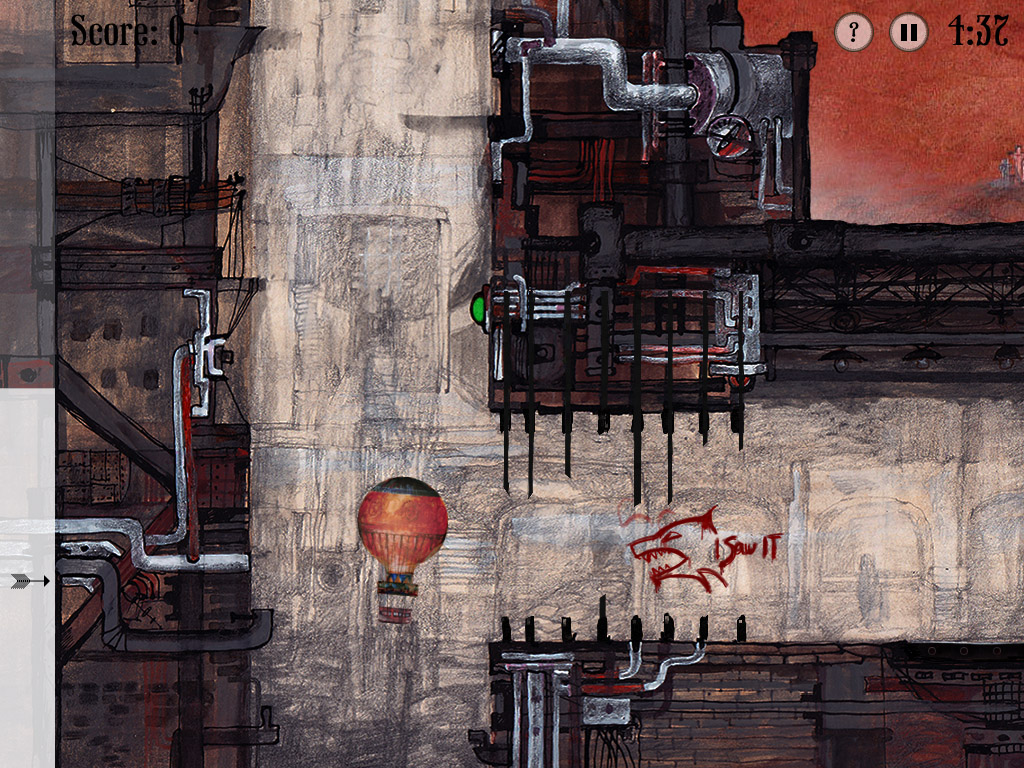This screenshot has width=1024, height=768.
Task: Pause the game with the pause button
Action: pyautogui.click(x=908, y=32)
